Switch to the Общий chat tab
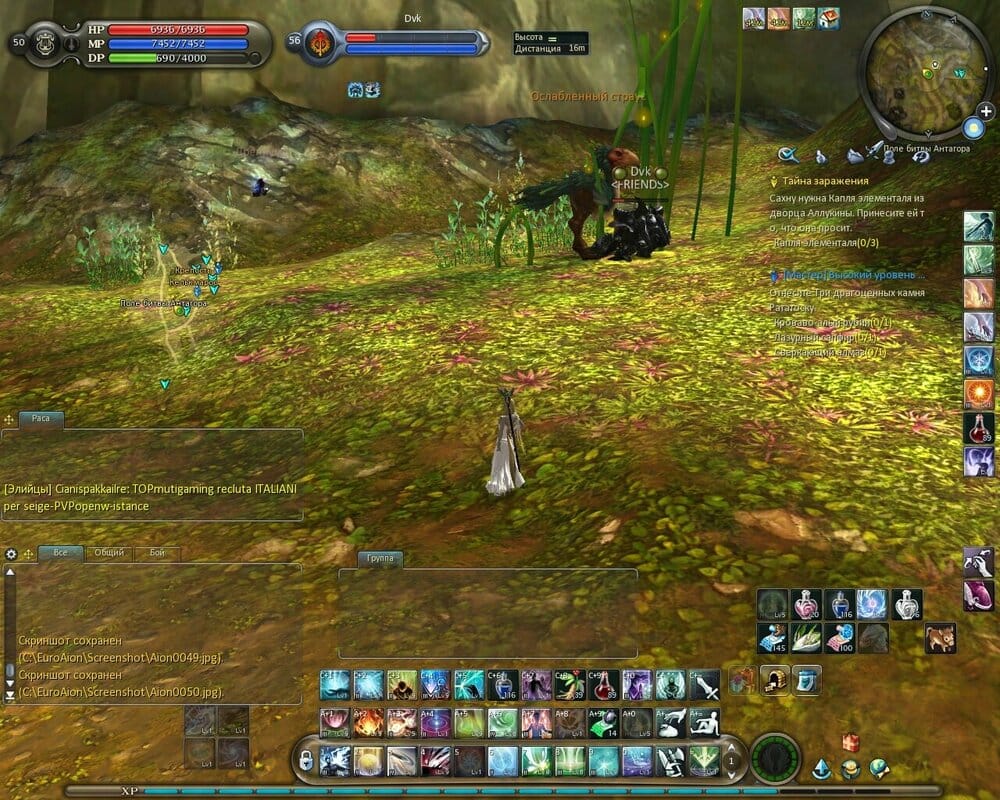1000x800 pixels. (x=109, y=552)
